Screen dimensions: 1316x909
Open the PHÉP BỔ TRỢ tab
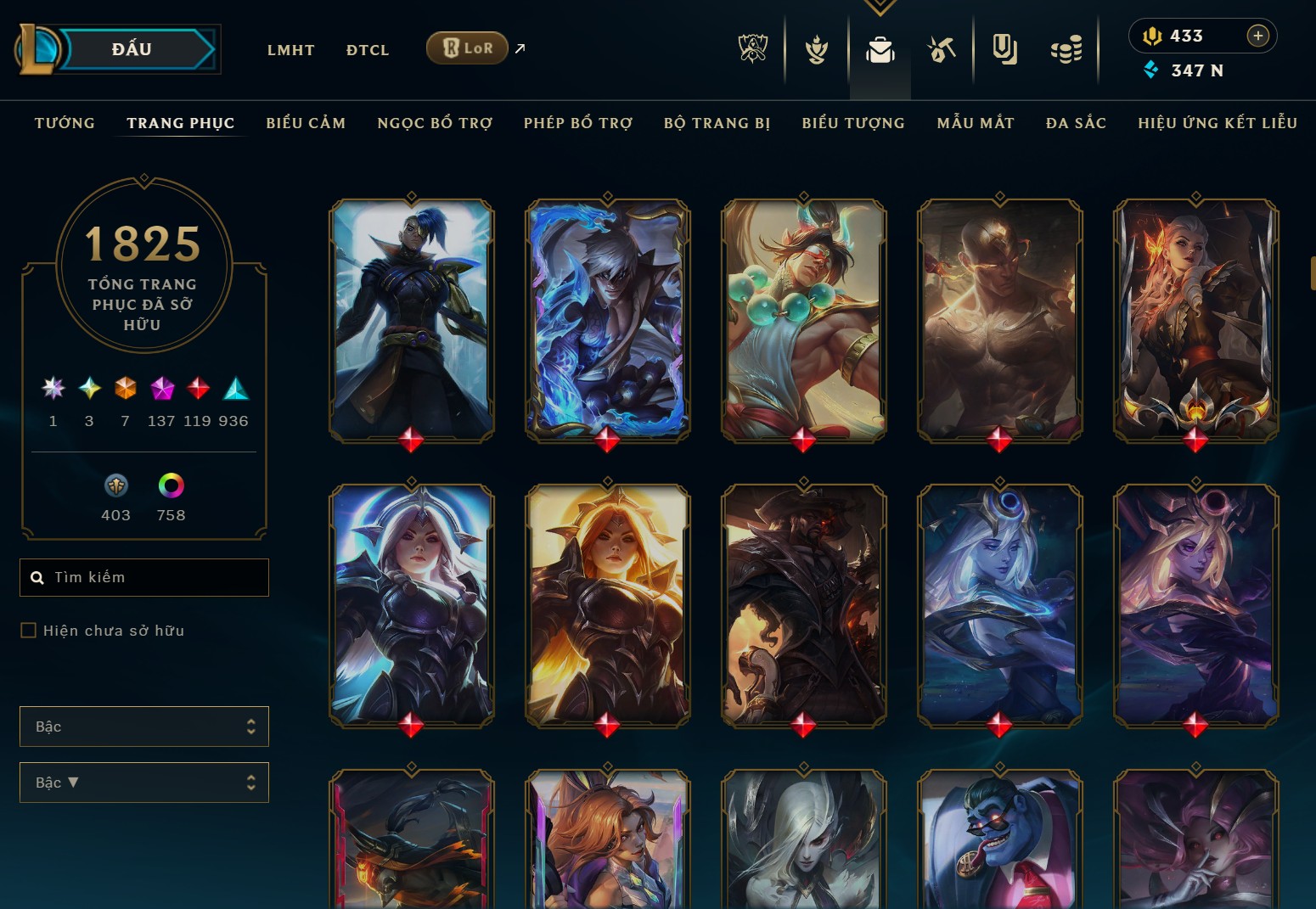[x=578, y=123]
